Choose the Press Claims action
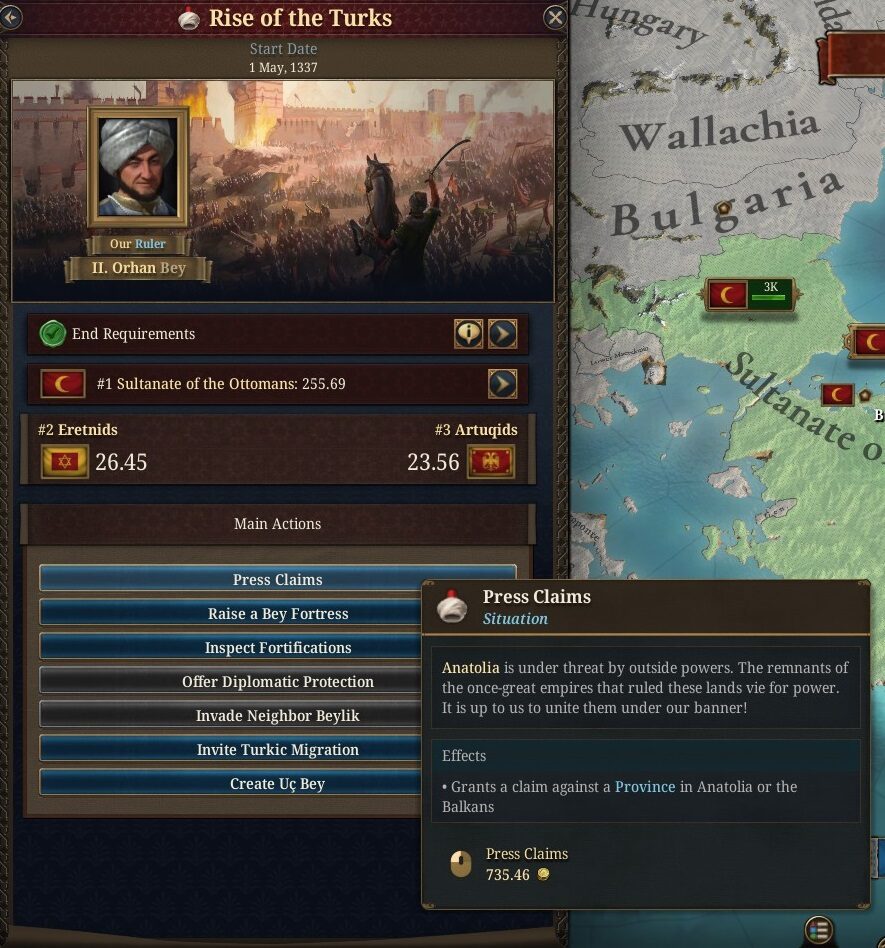Viewport: 885px width, 948px height. tap(277, 580)
